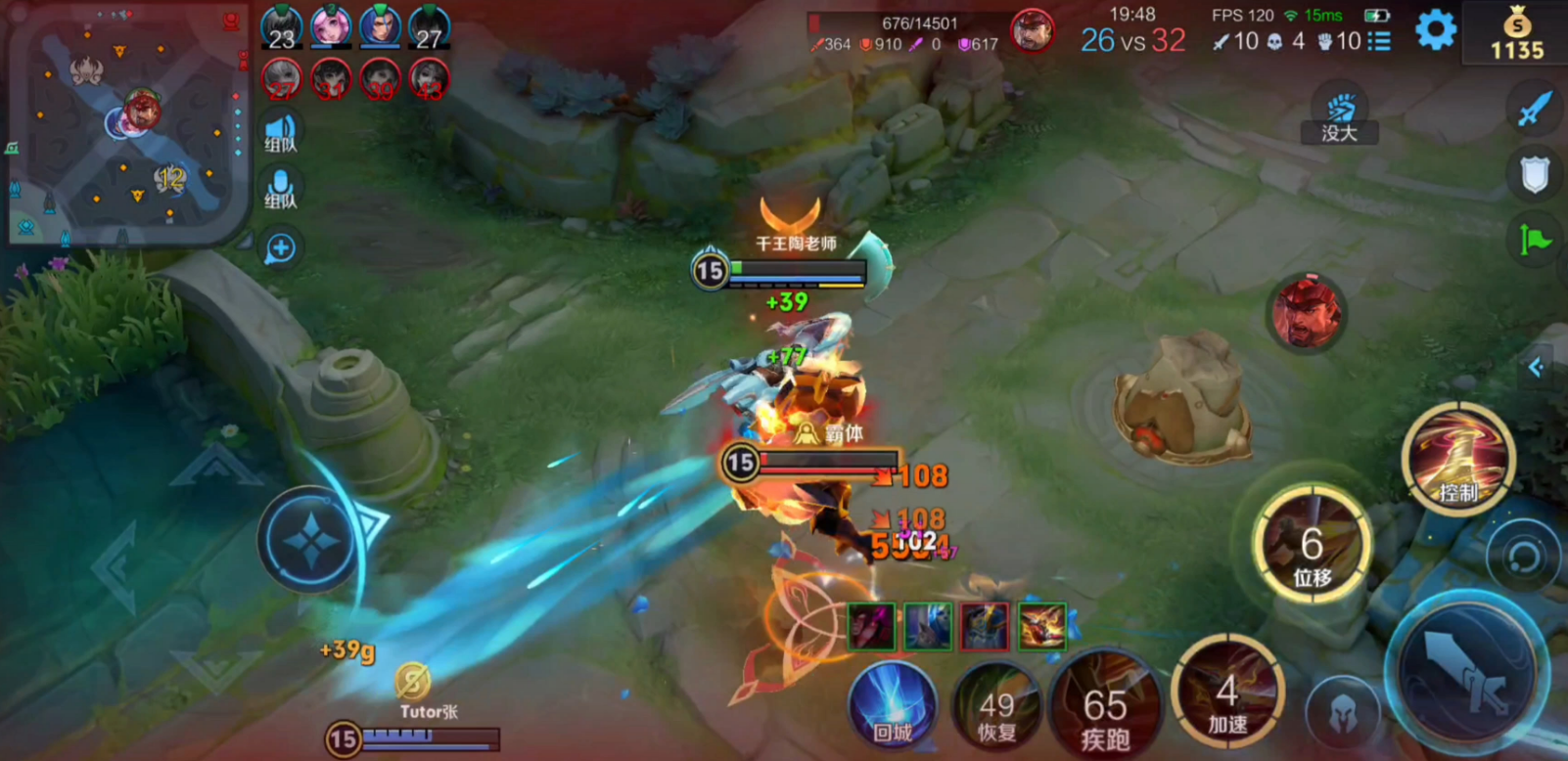This screenshot has width=1568, height=761.
Task: Send the sword attack signal
Action: (x=1535, y=109)
